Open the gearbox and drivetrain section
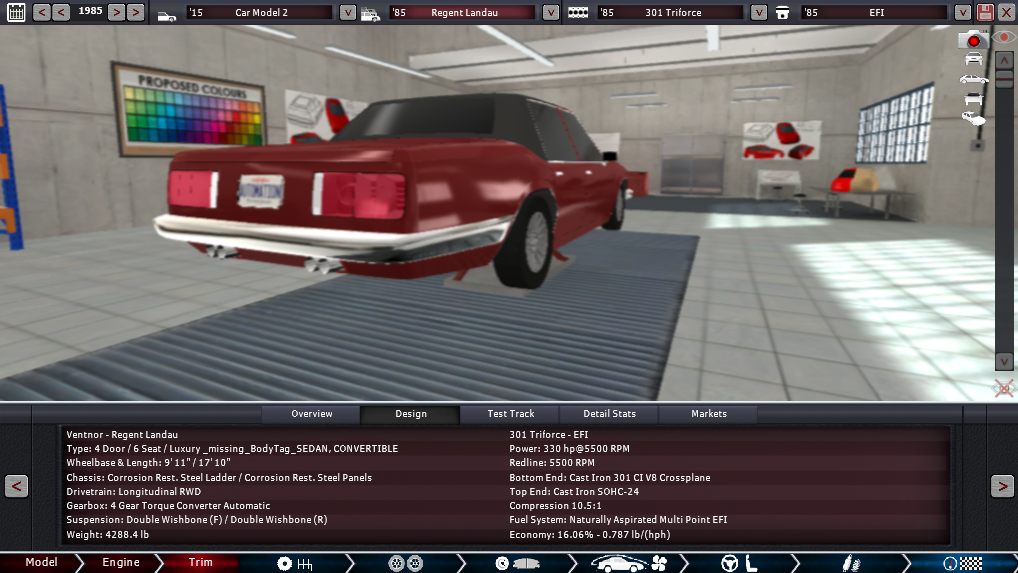Screen dimensions: 1018x573 coord(294,563)
